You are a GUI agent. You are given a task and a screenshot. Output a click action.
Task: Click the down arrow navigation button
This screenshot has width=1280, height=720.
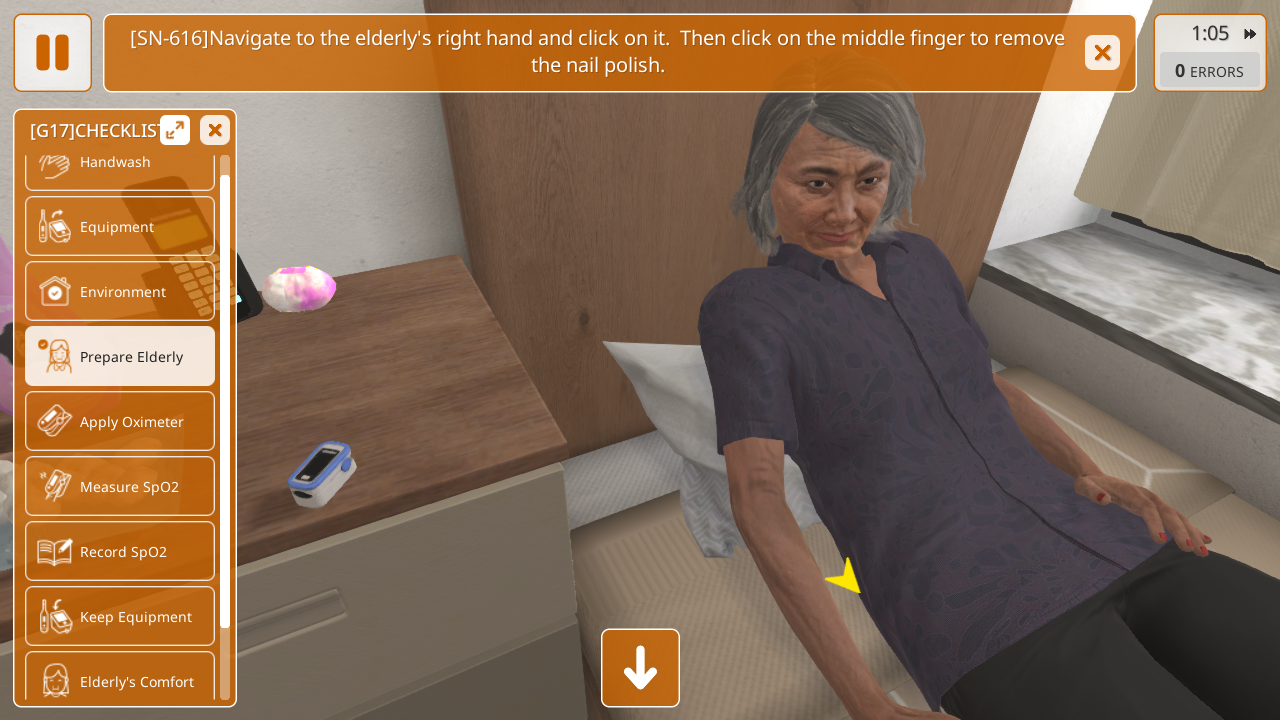[640, 668]
